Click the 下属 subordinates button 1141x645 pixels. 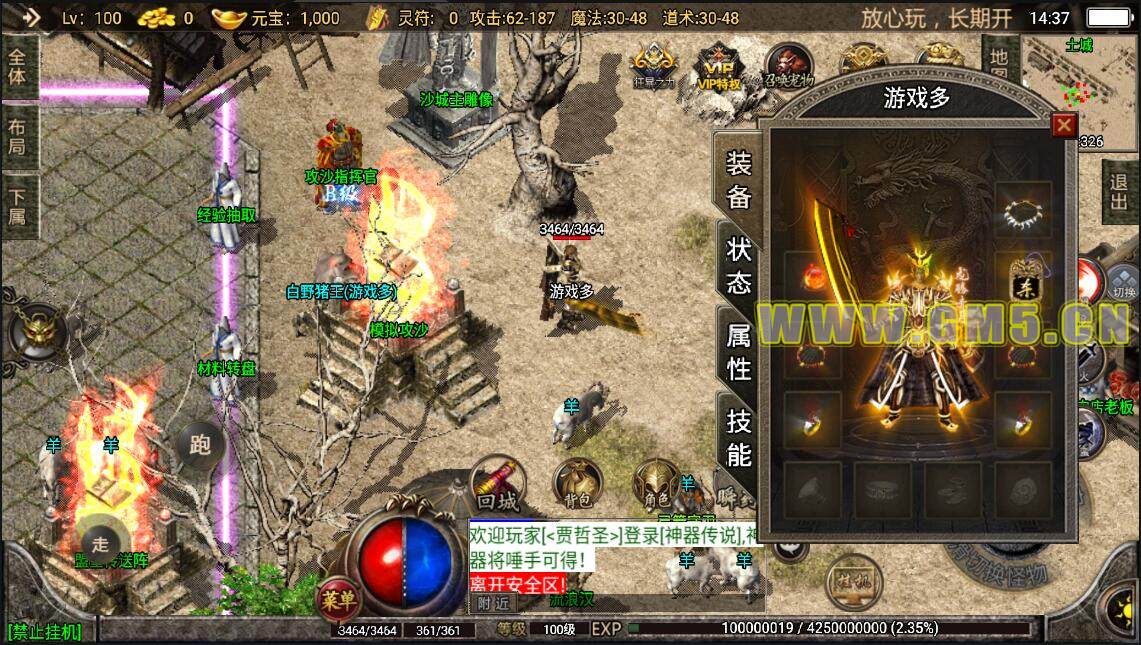click(x=18, y=203)
